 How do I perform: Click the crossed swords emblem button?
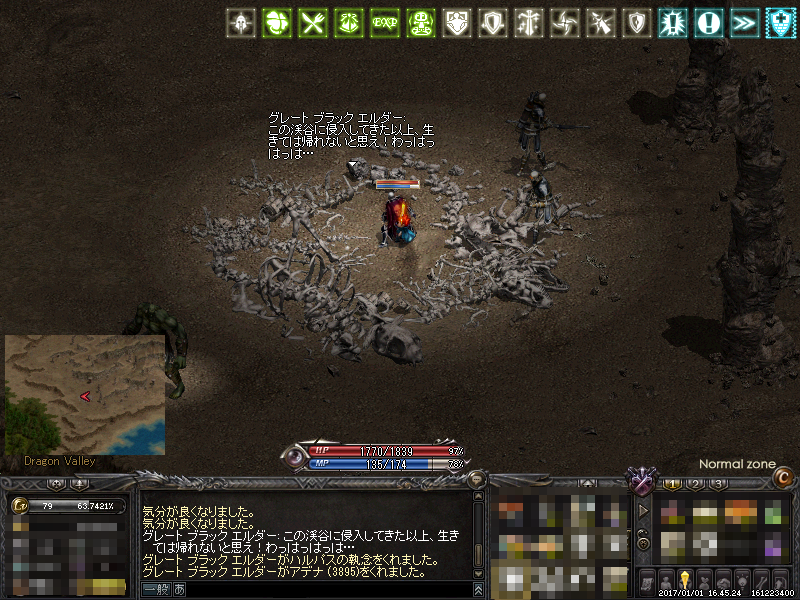coord(641,482)
